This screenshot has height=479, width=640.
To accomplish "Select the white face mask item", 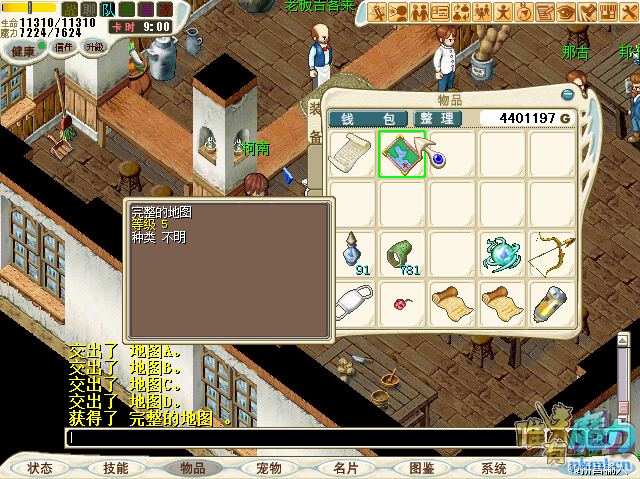I will 351,300.
